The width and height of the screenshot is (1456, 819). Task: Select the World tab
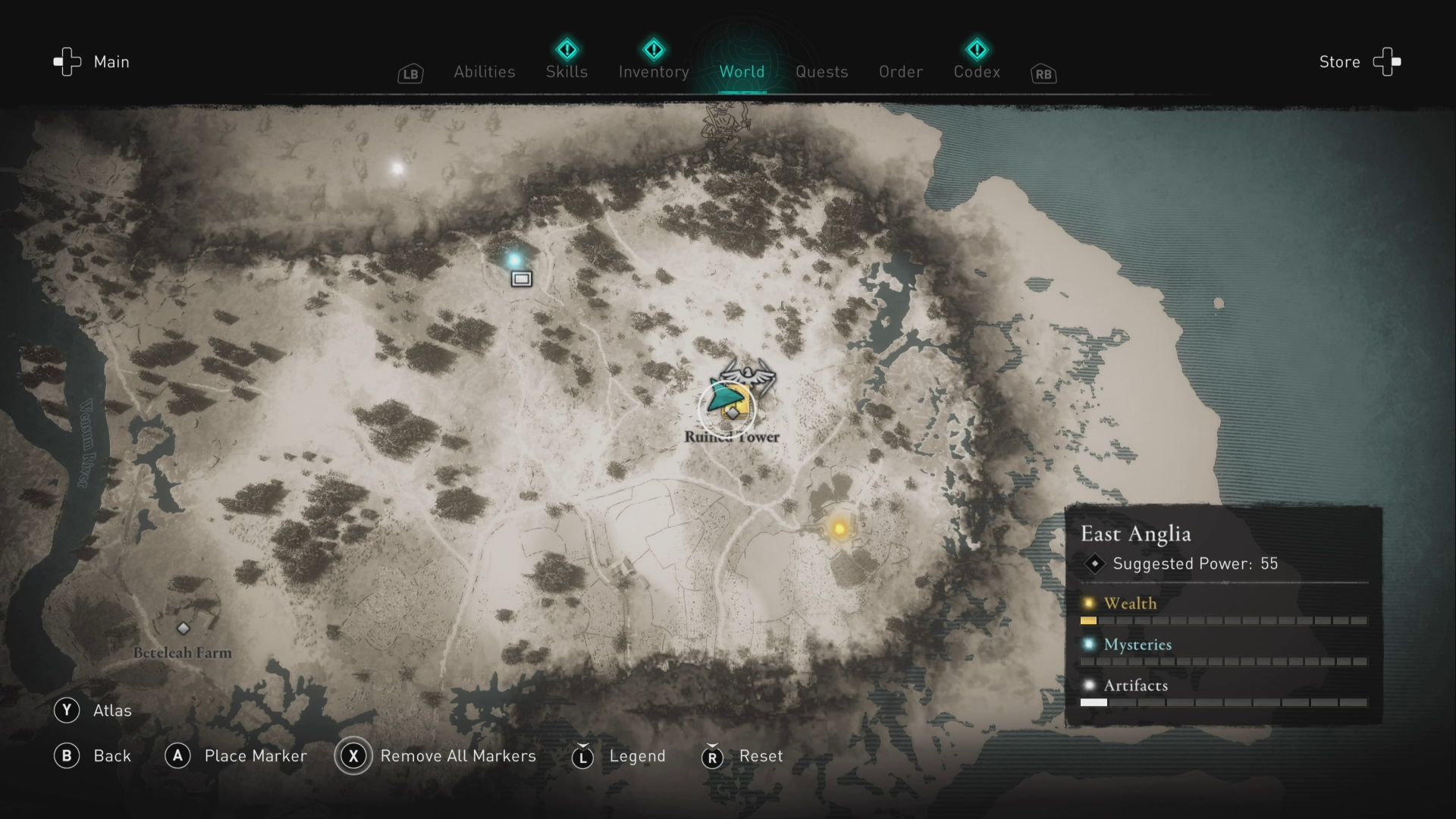(742, 72)
